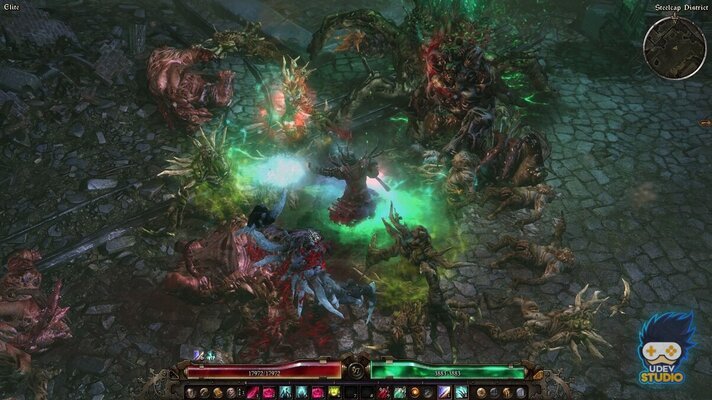Open the golden book round button

tap(216, 392)
